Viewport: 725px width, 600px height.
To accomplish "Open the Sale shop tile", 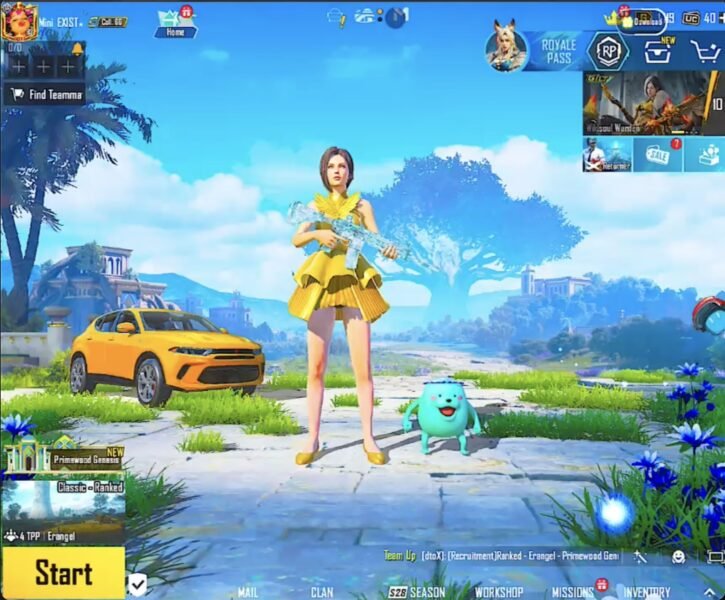I will click(658, 155).
